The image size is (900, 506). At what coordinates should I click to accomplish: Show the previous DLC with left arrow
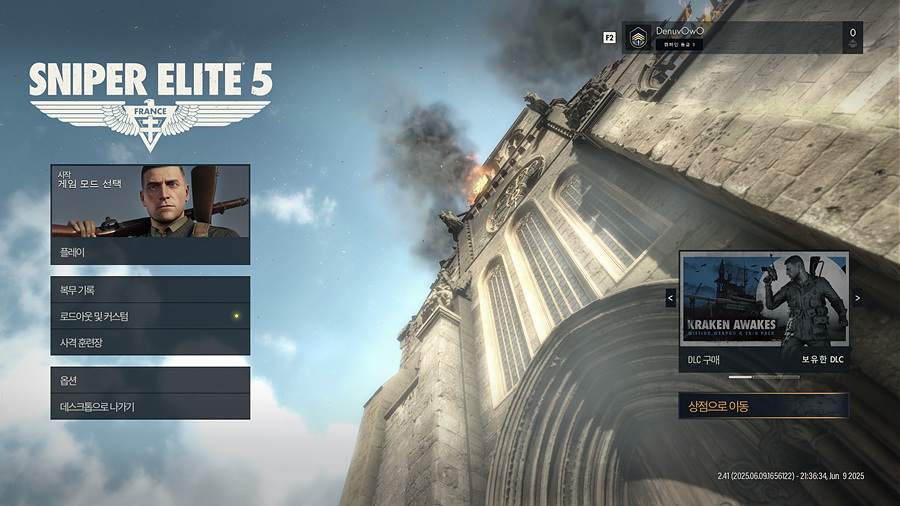[x=670, y=298]
